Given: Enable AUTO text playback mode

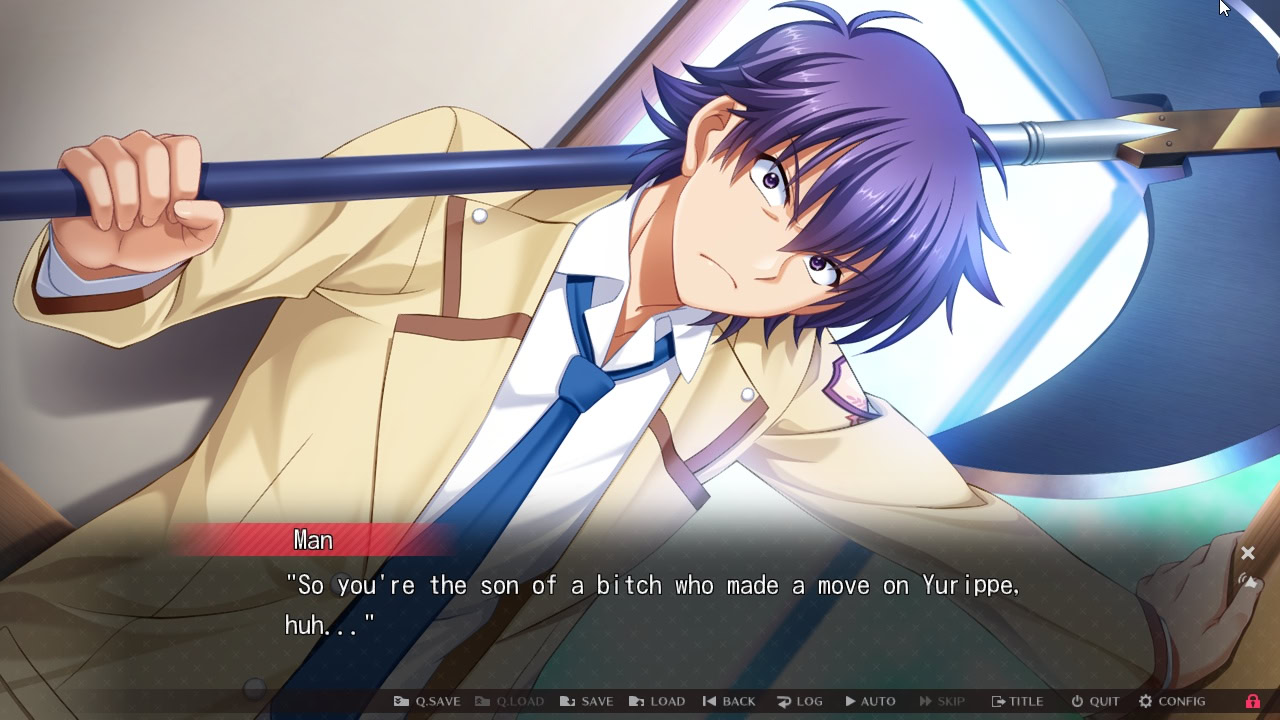Looking at the screenshot, I should coord(869,701).
